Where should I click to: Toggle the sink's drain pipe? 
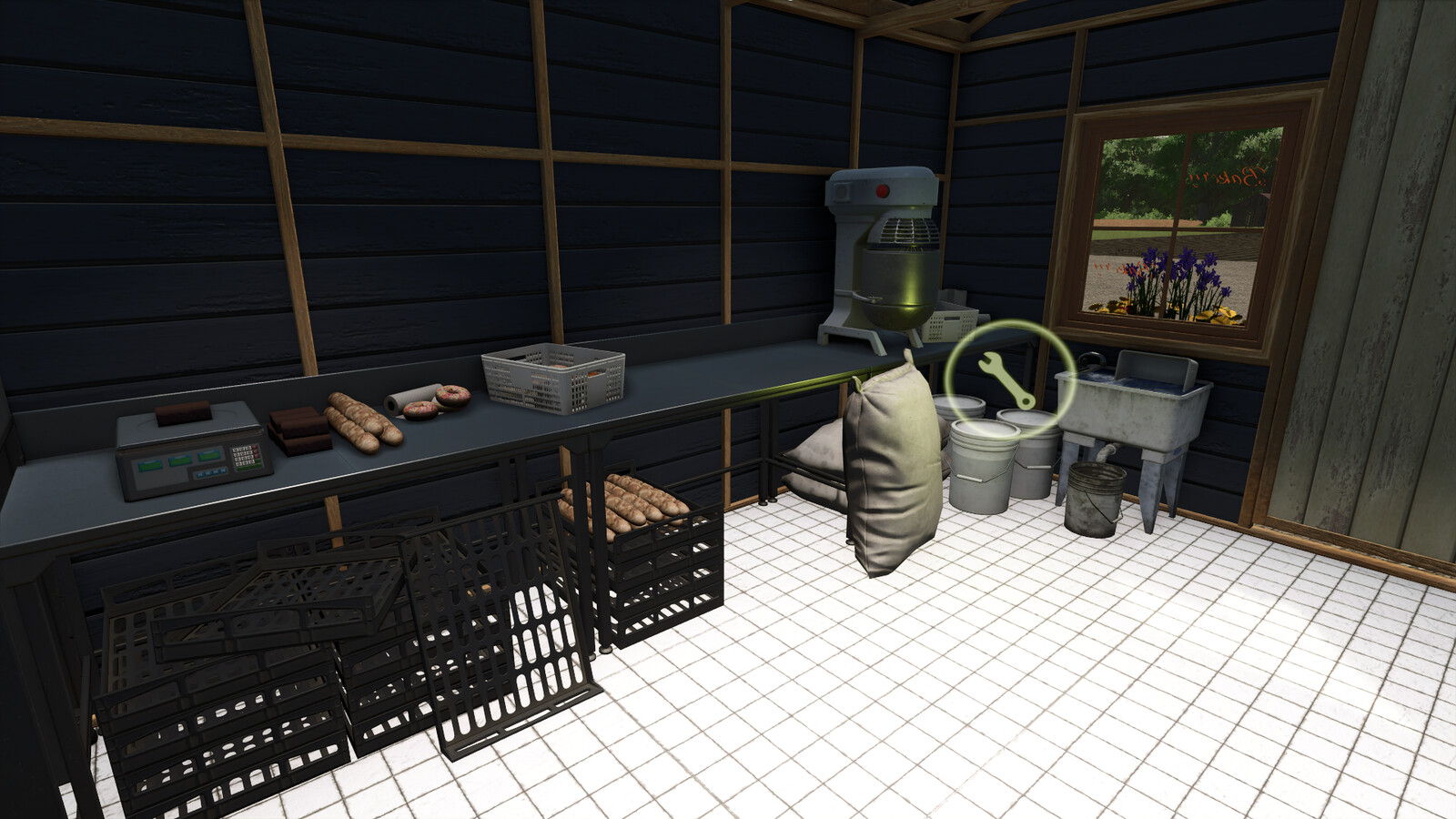1105,453
